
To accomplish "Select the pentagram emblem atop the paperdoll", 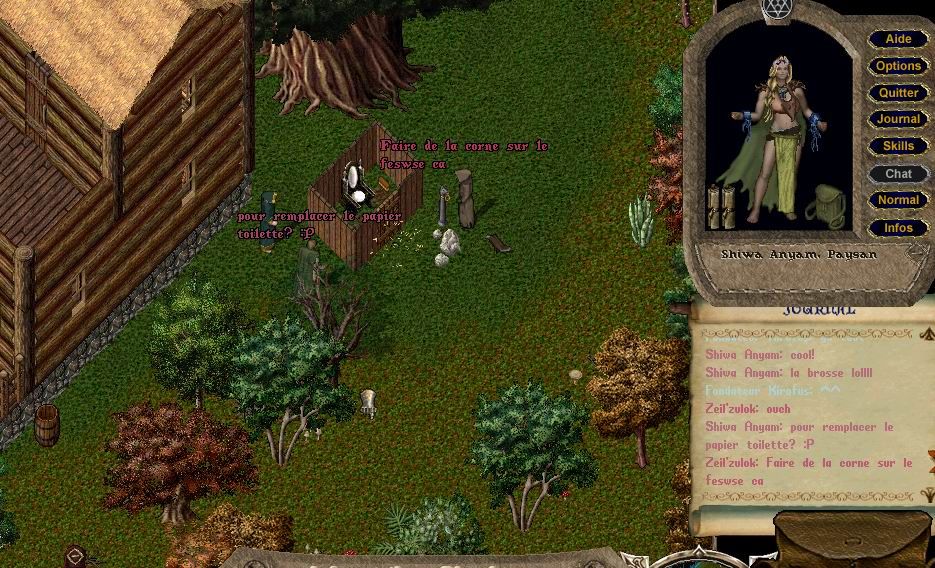I will 777,10.
